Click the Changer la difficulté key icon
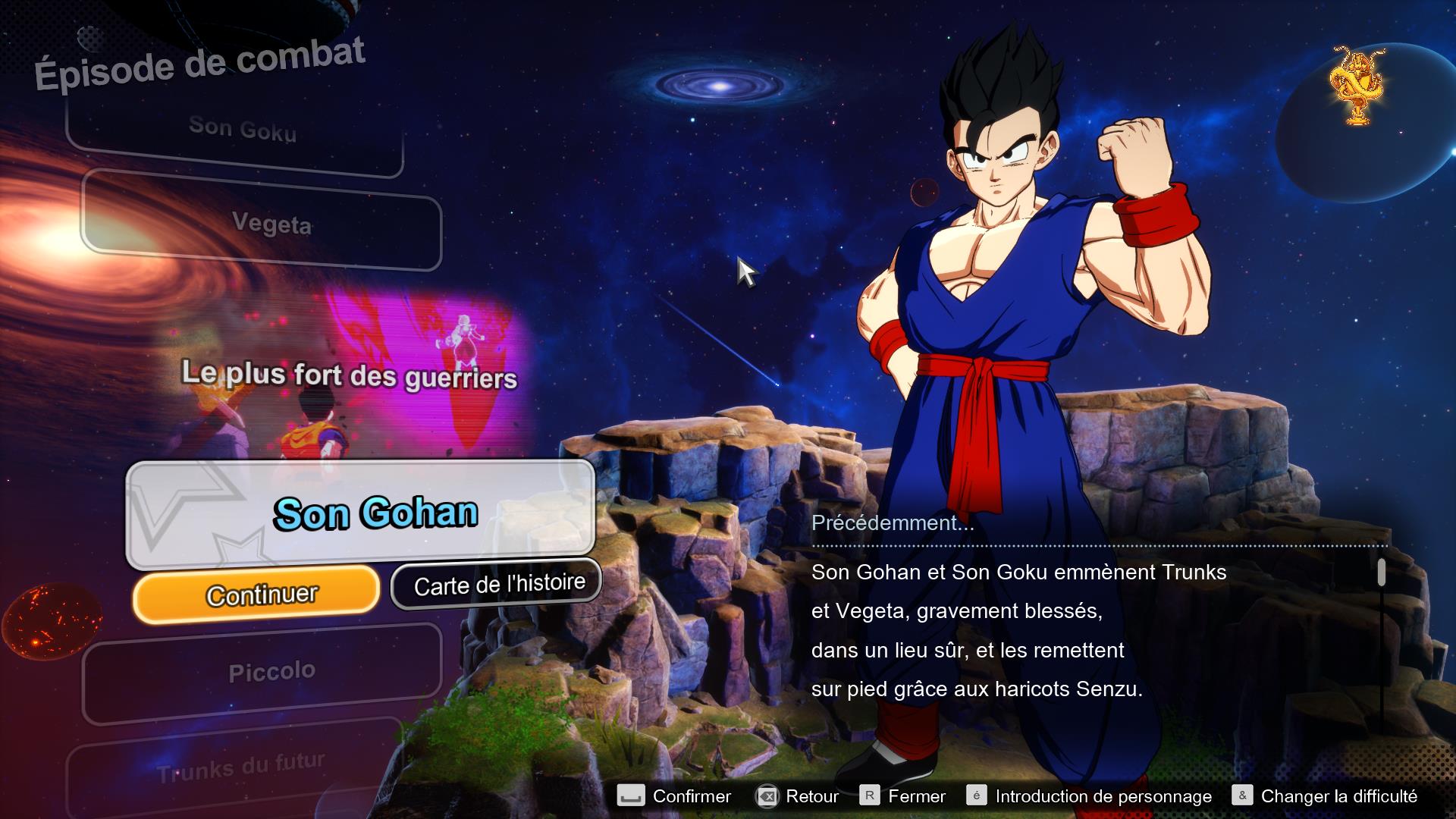1456x819 pixels. coord(1243,796)
